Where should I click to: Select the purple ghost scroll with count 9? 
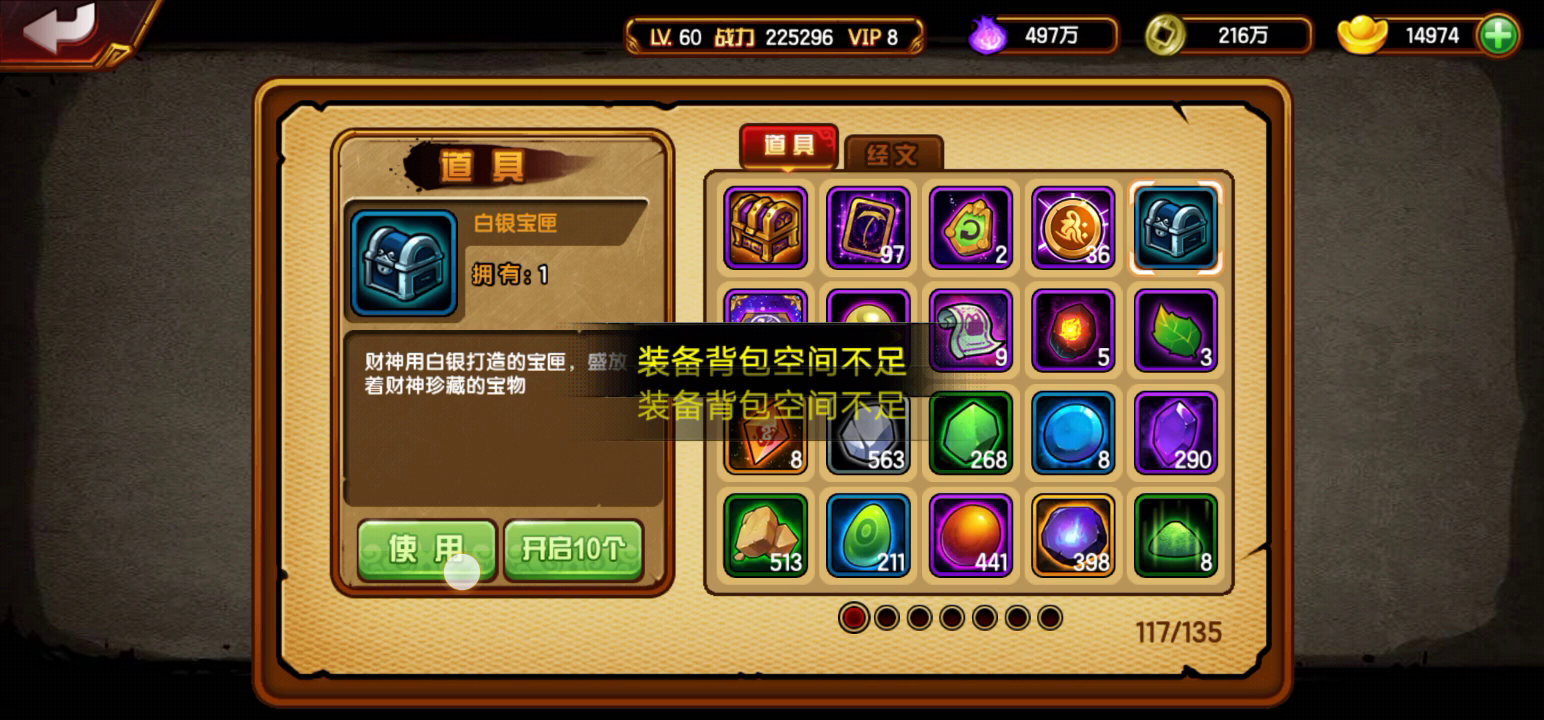(x=970, y=332)
